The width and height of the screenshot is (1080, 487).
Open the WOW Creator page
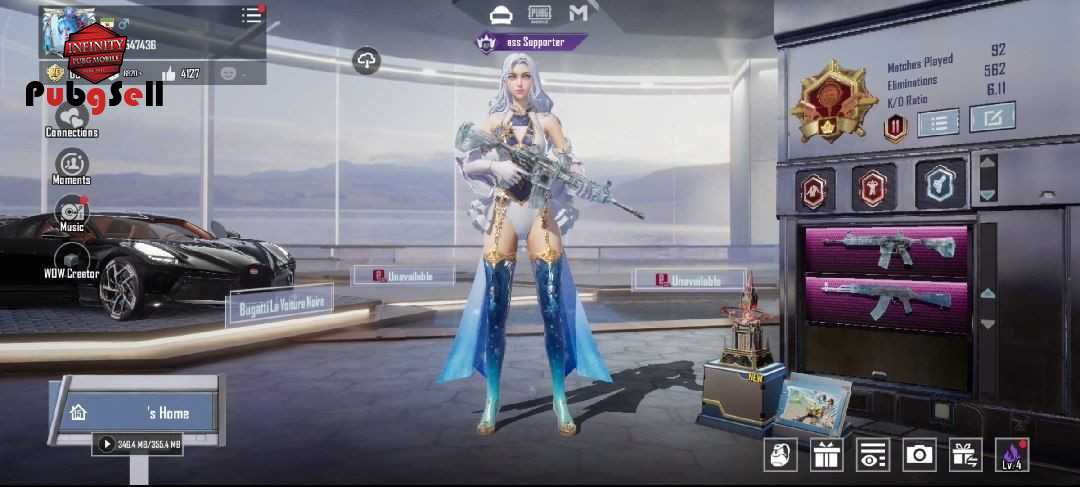click(x=71, y=258)
